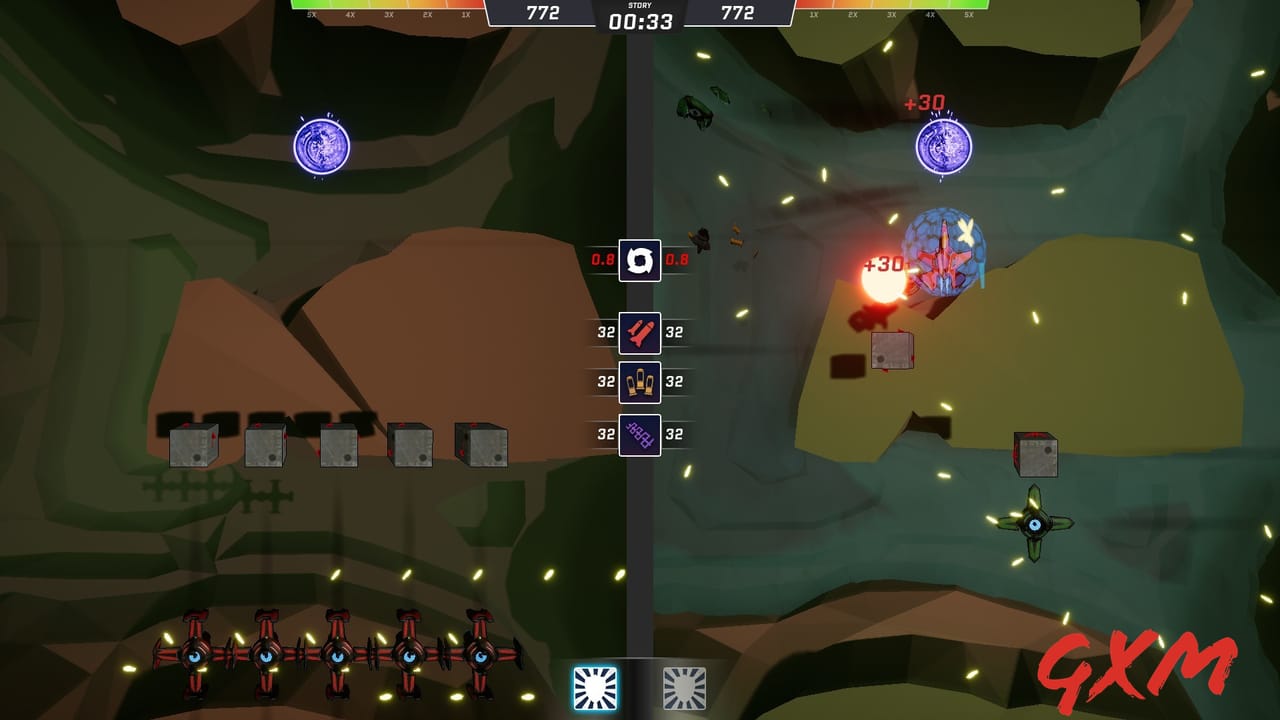Click the purple teleport portal on the right map

click(941, 147)
